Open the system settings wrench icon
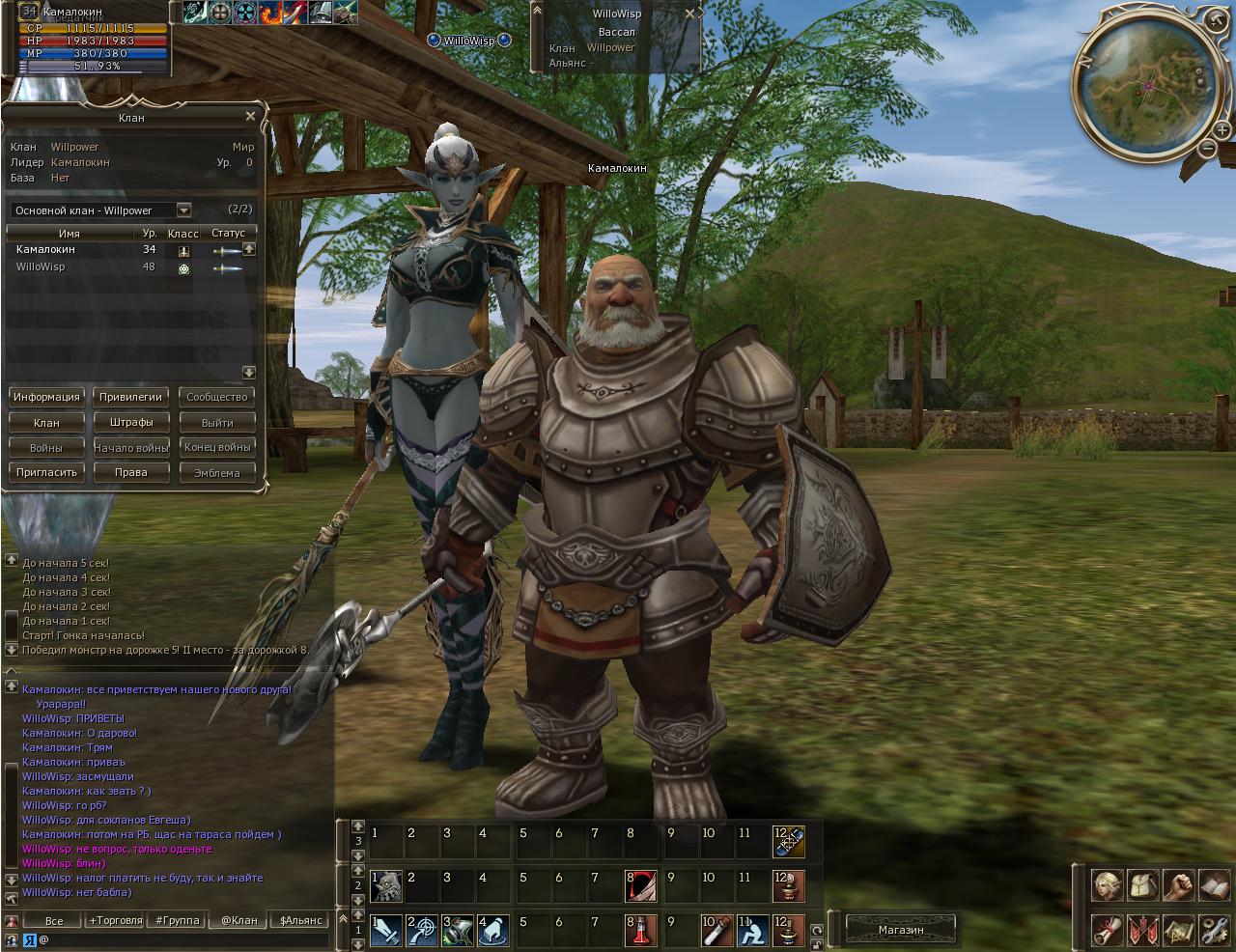 tap(1214, 930)
